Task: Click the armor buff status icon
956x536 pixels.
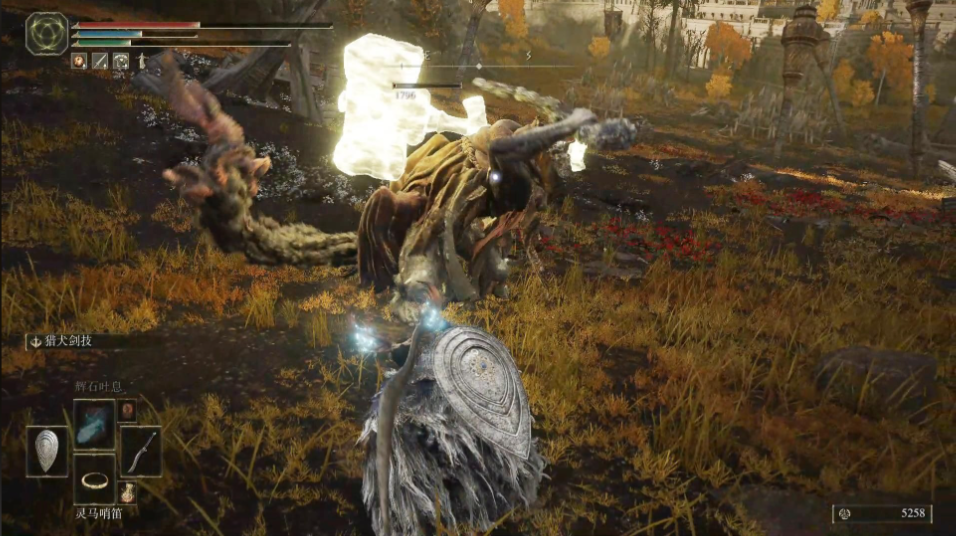Action: coord(121,61)
